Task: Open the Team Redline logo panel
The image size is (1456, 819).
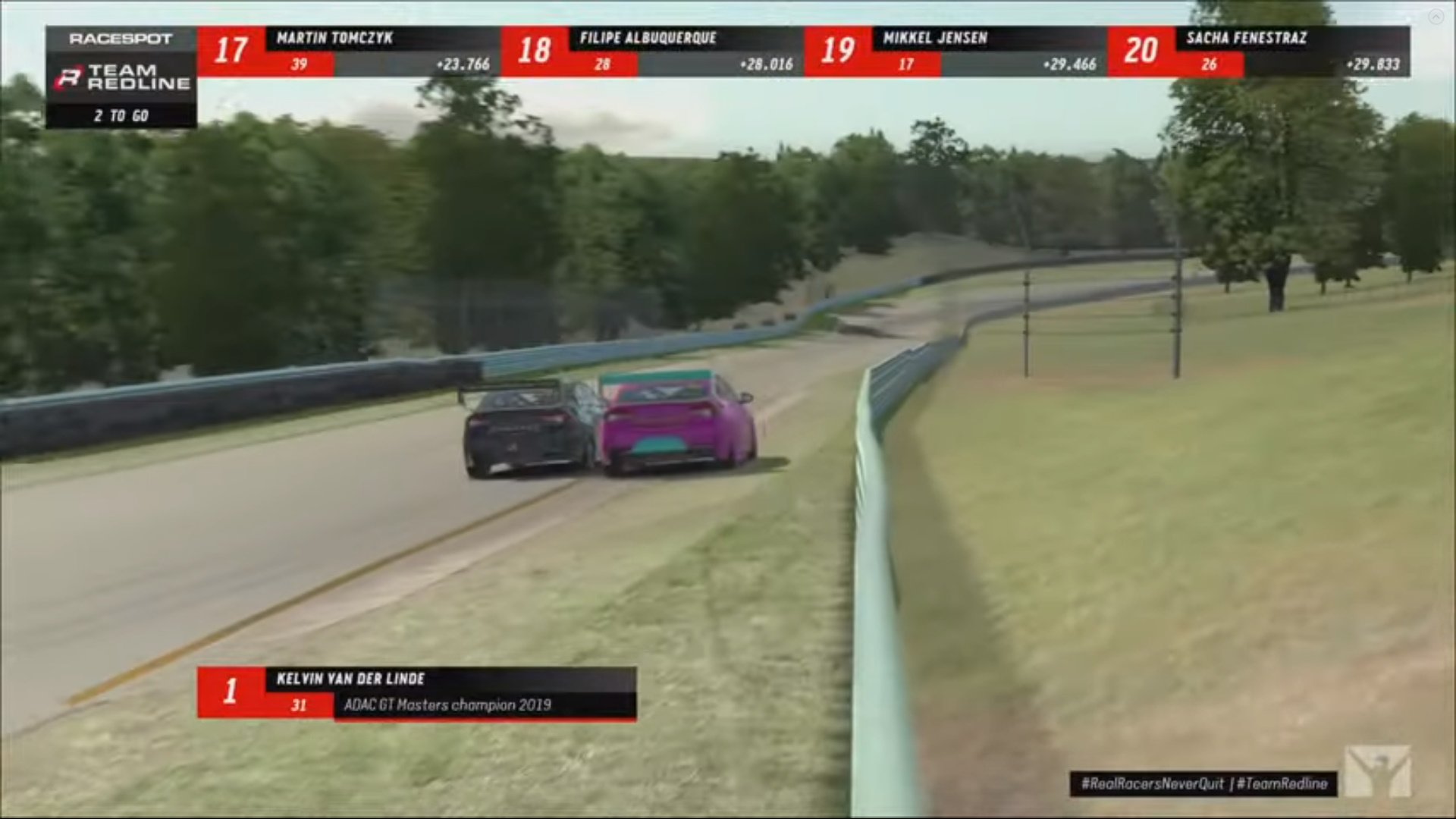Action: [x=121, y=77]
